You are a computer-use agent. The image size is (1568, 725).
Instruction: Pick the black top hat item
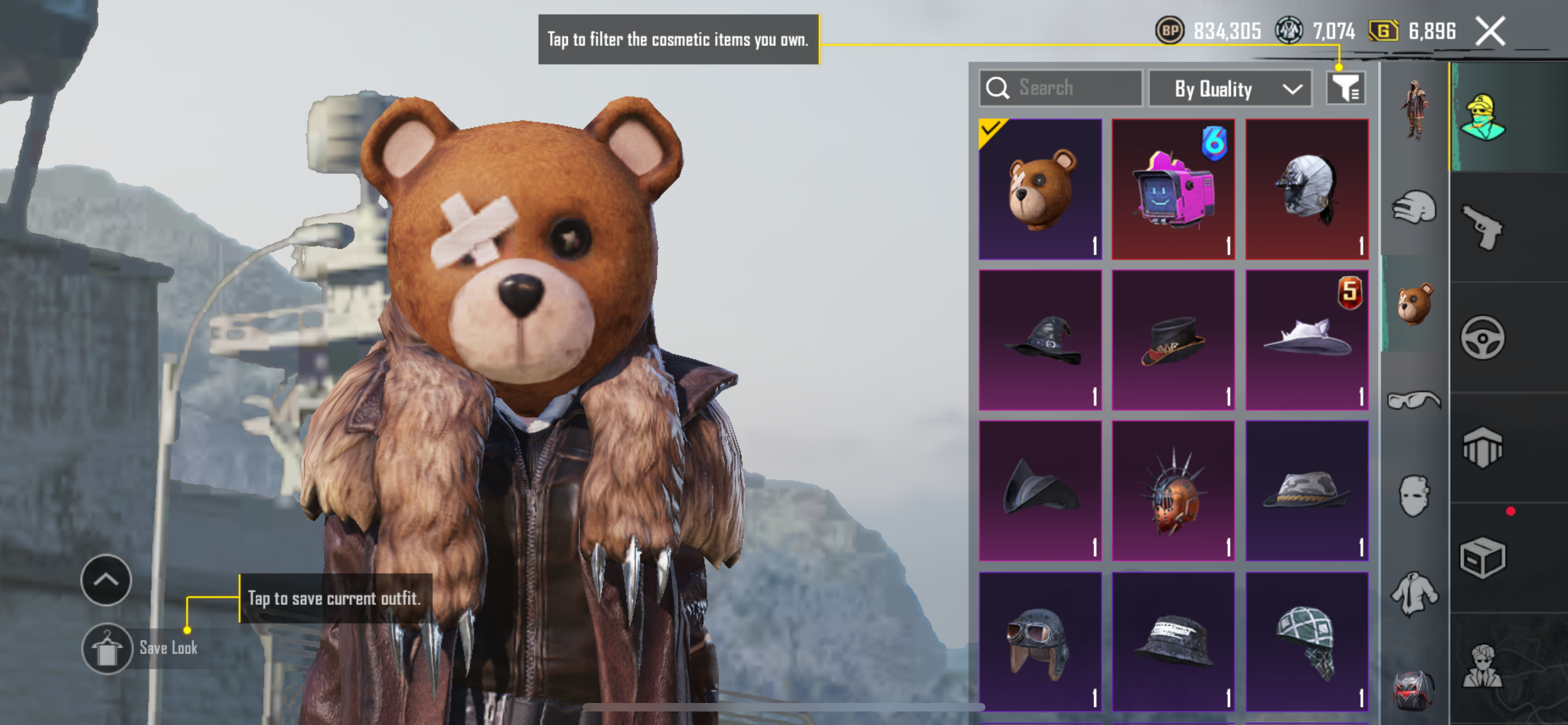point(1173,340)
